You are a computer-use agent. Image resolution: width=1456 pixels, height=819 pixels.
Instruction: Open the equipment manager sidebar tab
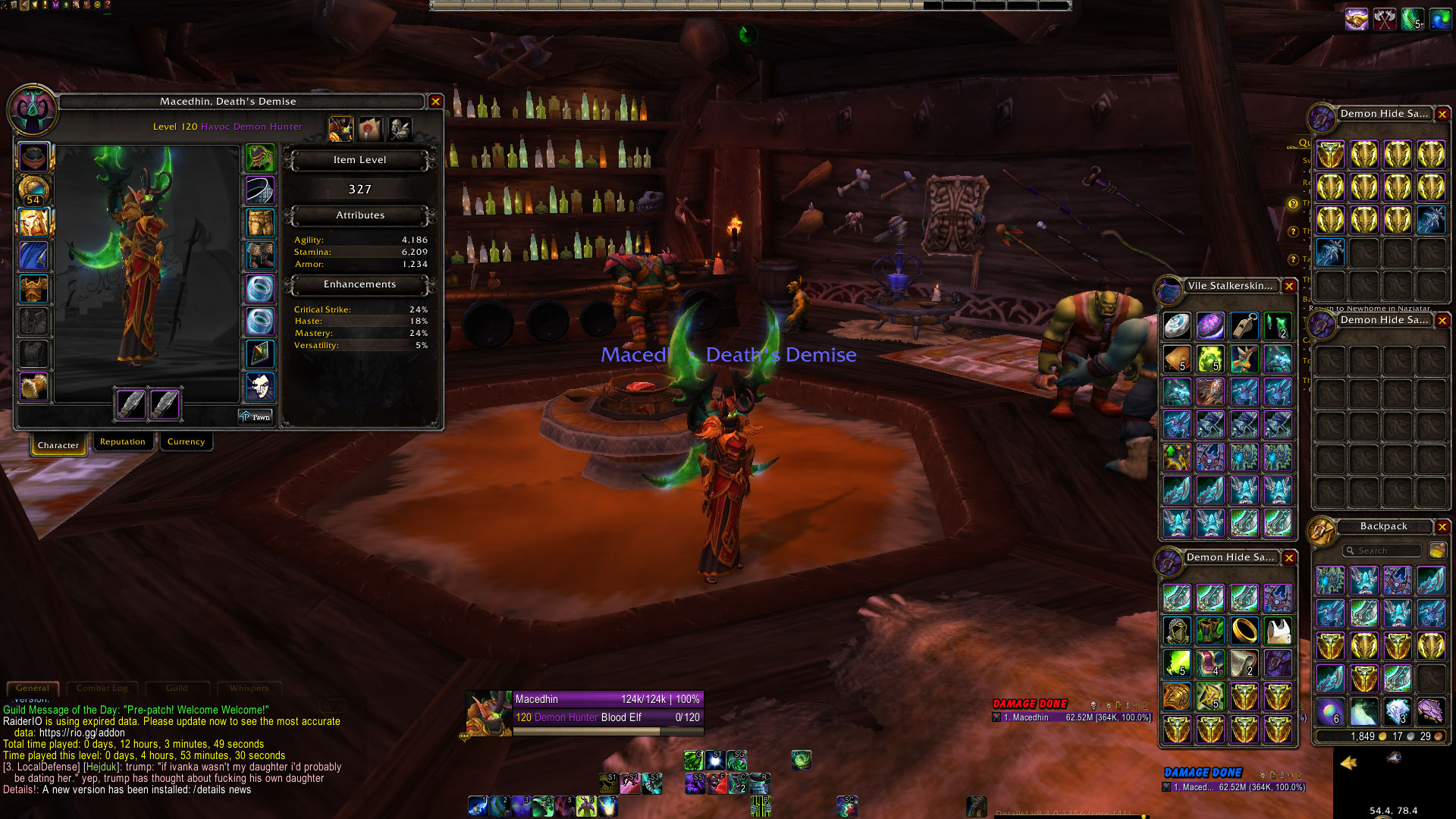click(400, 129)
